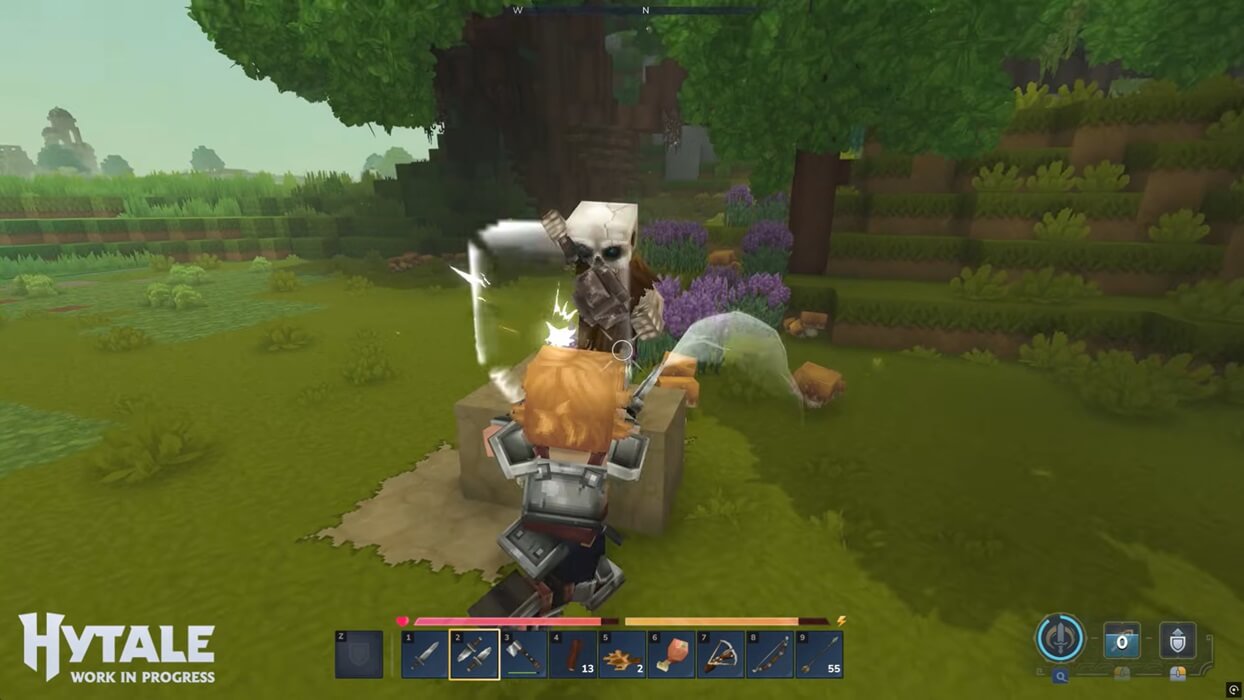Pick the arrow stack of 55
The image size is (1244, 700).
pyautogui.click(x=818, y=655)
